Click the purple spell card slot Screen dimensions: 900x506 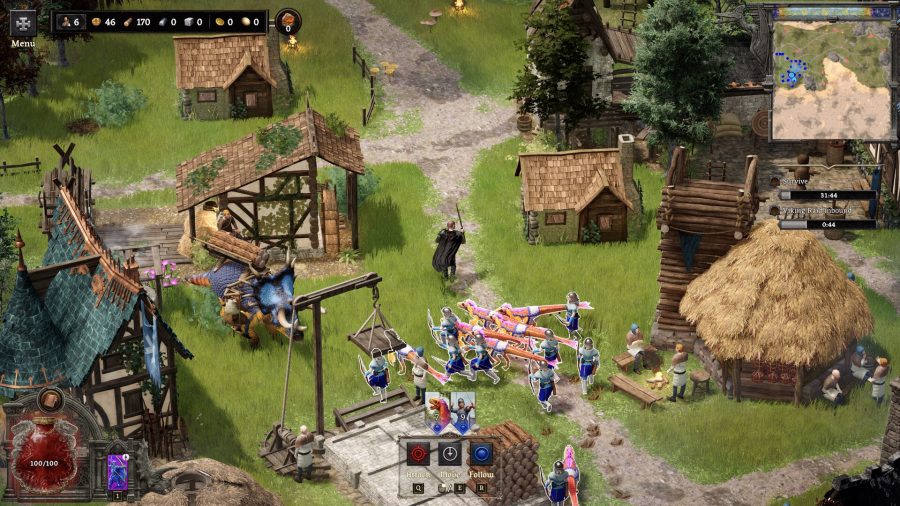[x=118, y=470]
